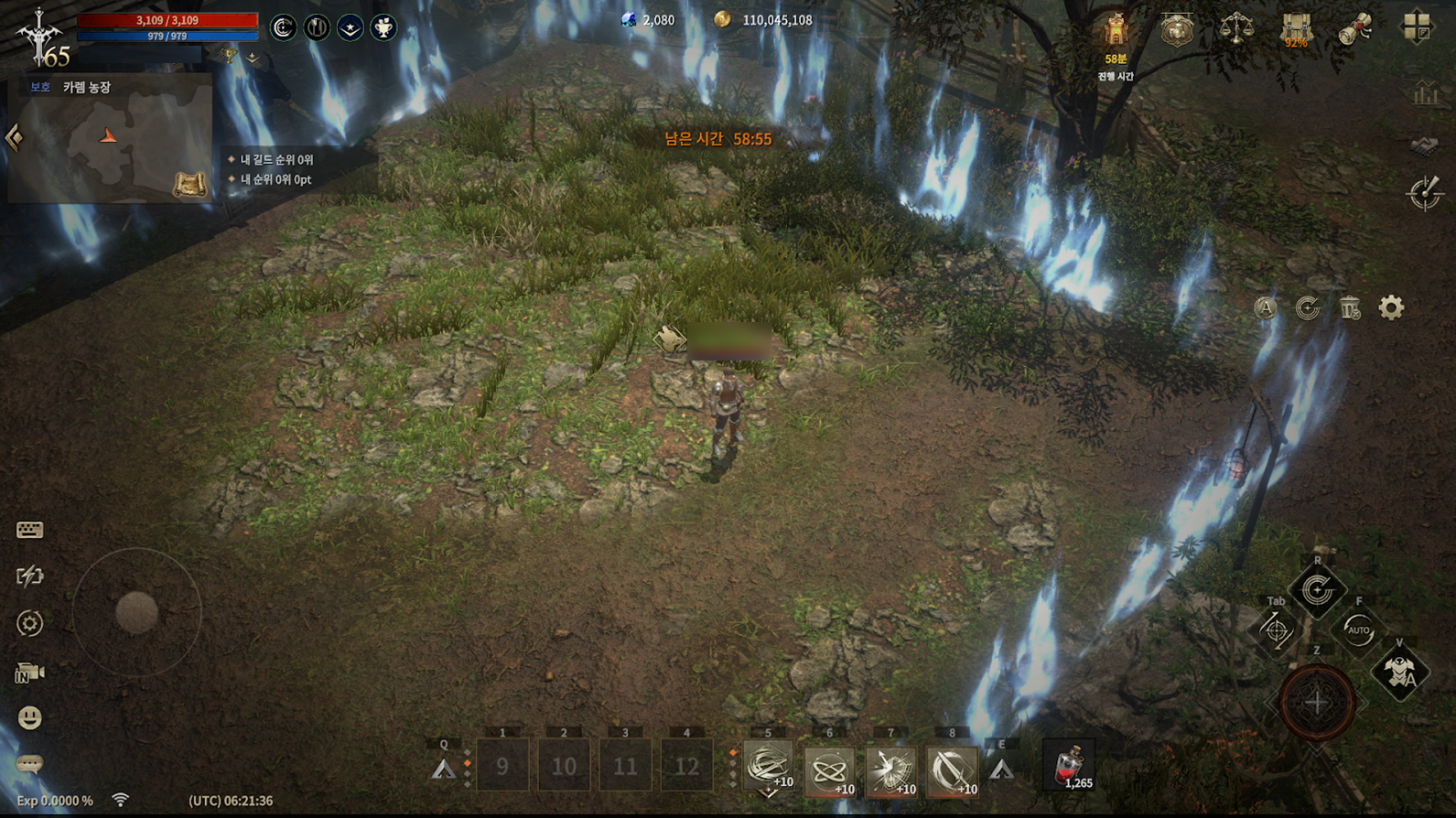
Task: Open the world map scroll icon
Action: click(189, 185)
